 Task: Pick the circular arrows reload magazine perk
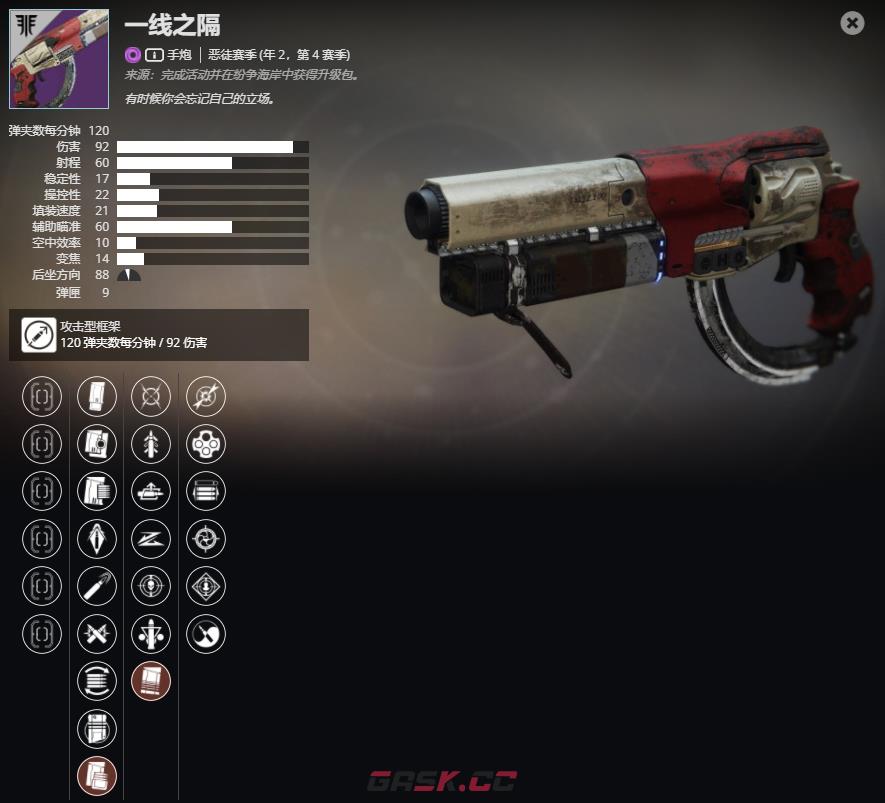pos(97,681)
